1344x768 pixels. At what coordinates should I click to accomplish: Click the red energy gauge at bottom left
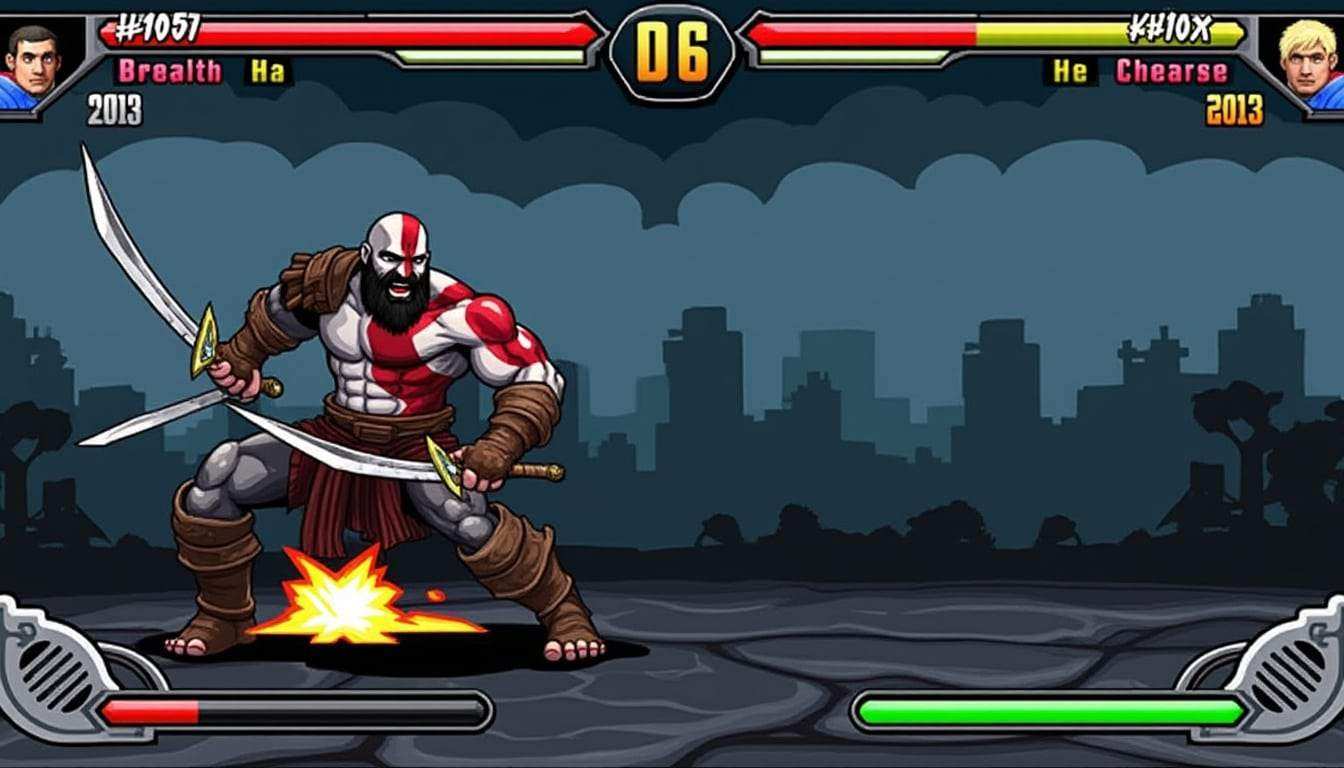coord(150,710)
